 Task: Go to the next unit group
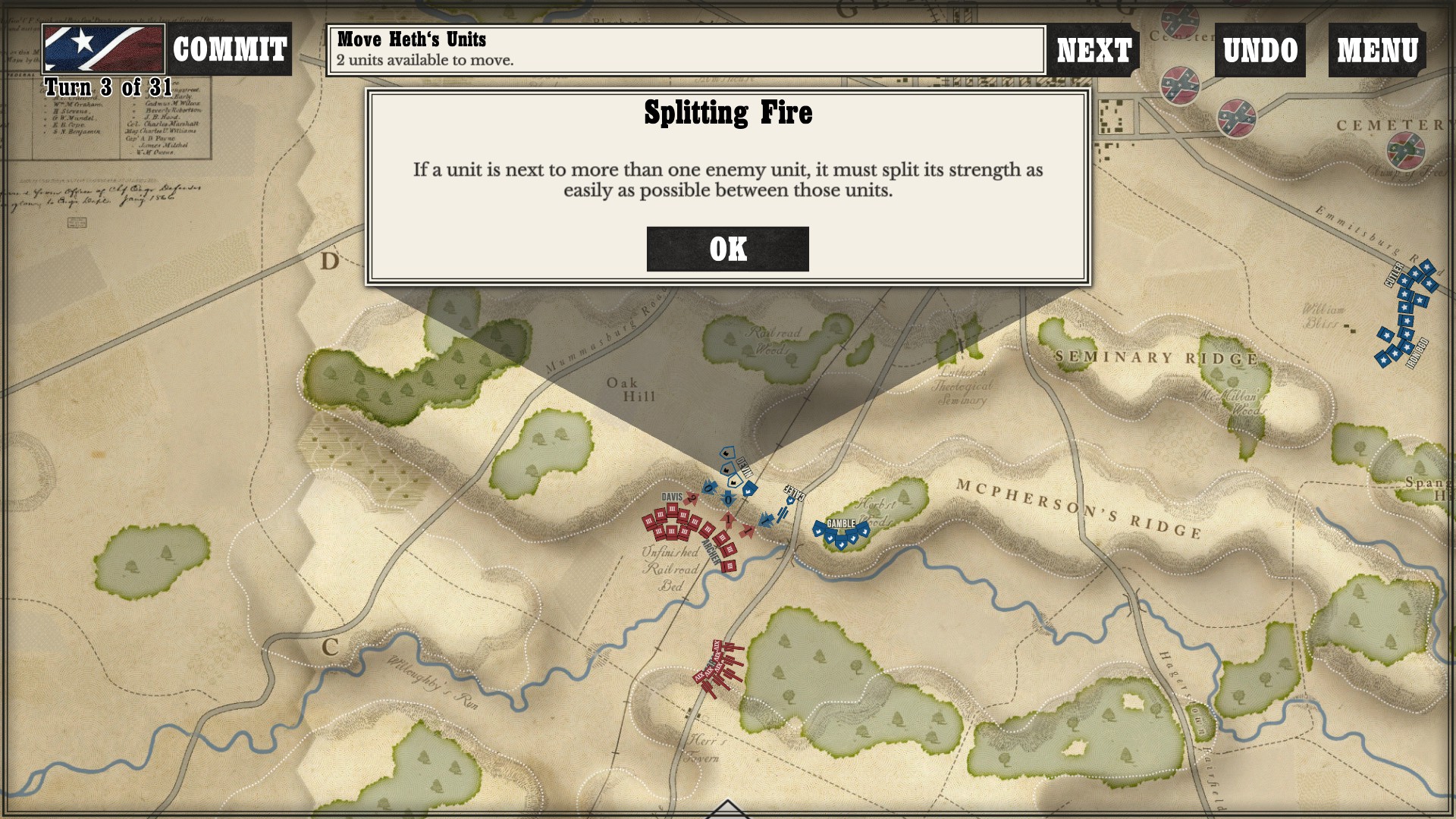(x=1094, y=51)
